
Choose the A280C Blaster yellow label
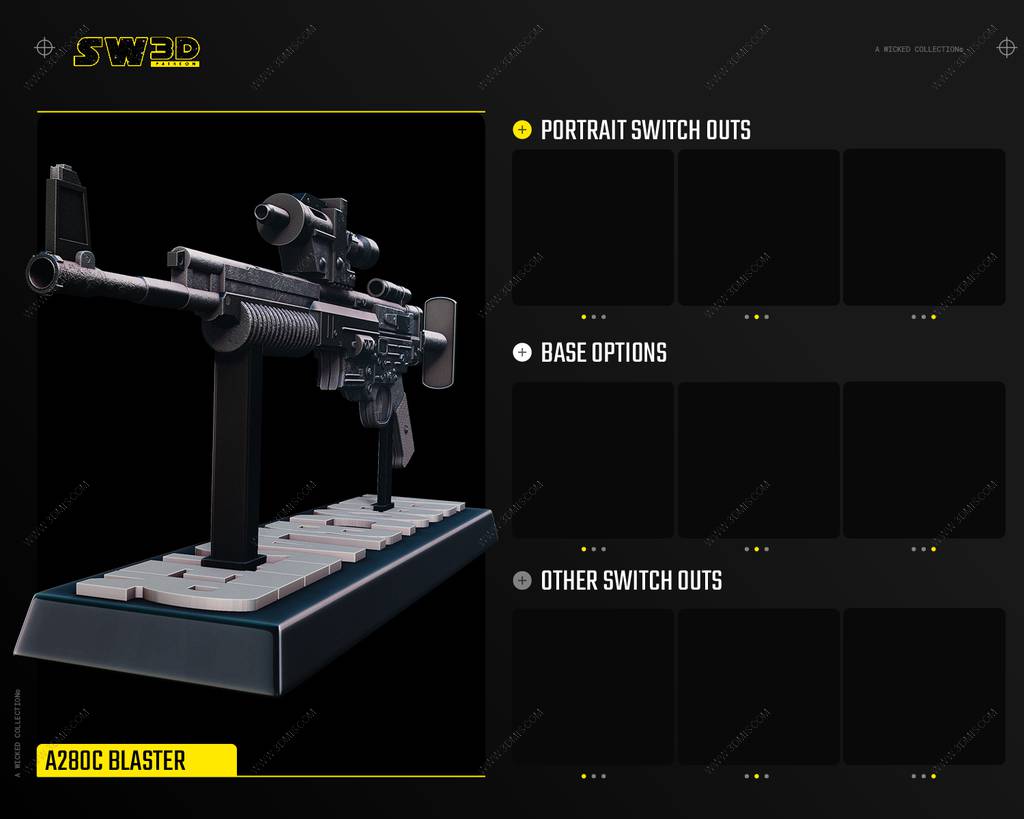(x=136, y=760)
